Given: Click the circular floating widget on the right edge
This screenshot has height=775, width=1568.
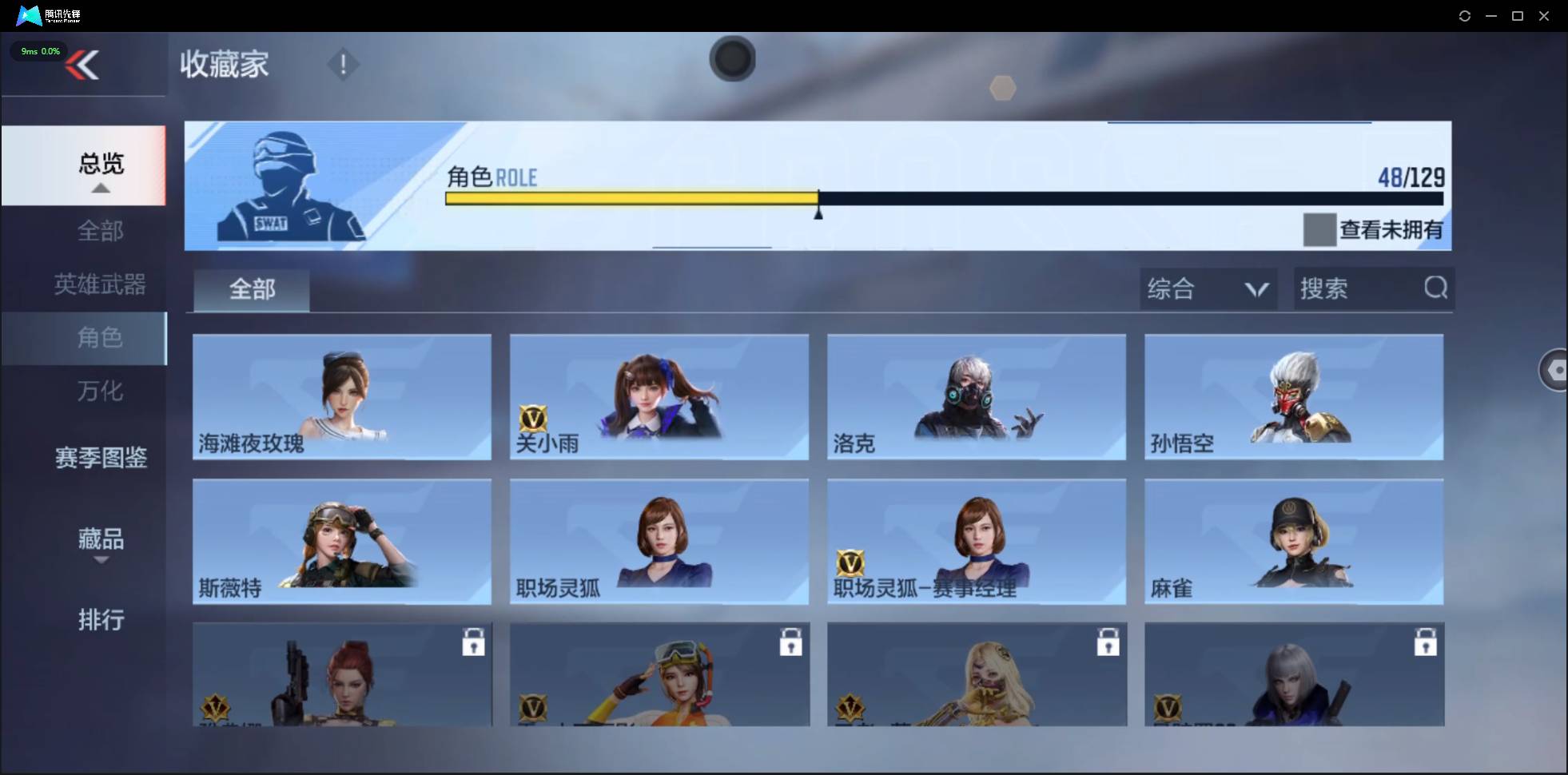Looking at the screenshot, I should click(x=1556, y=369).
